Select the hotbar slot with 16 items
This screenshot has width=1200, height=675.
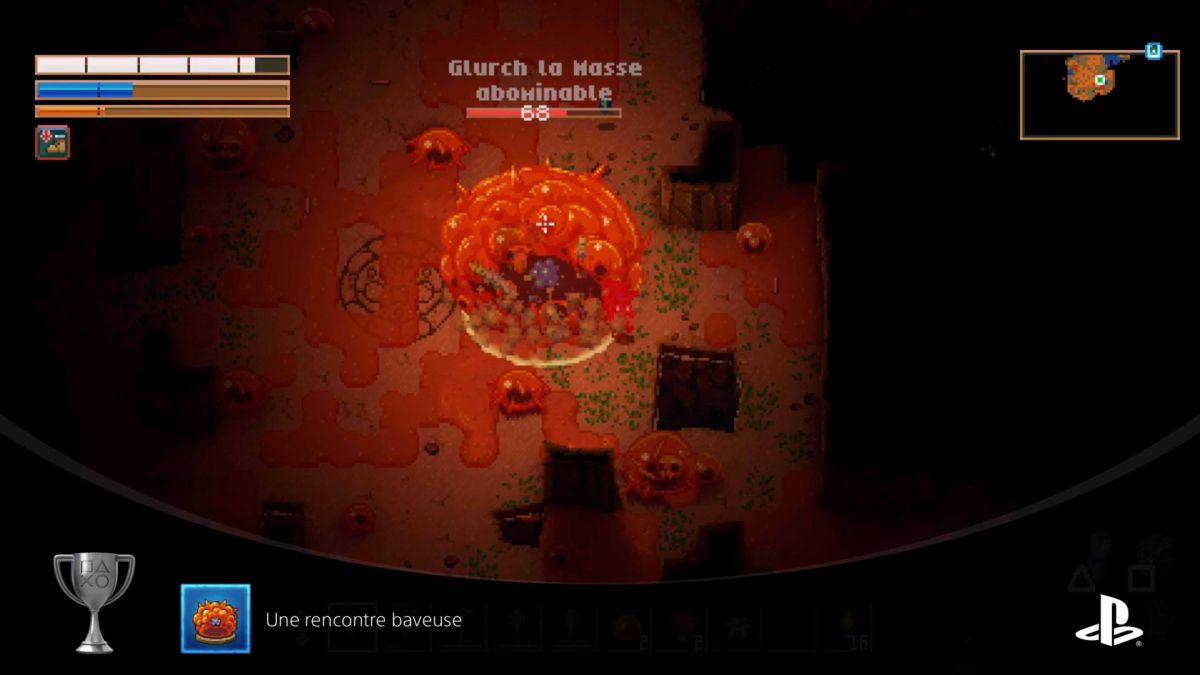[846, 627]
